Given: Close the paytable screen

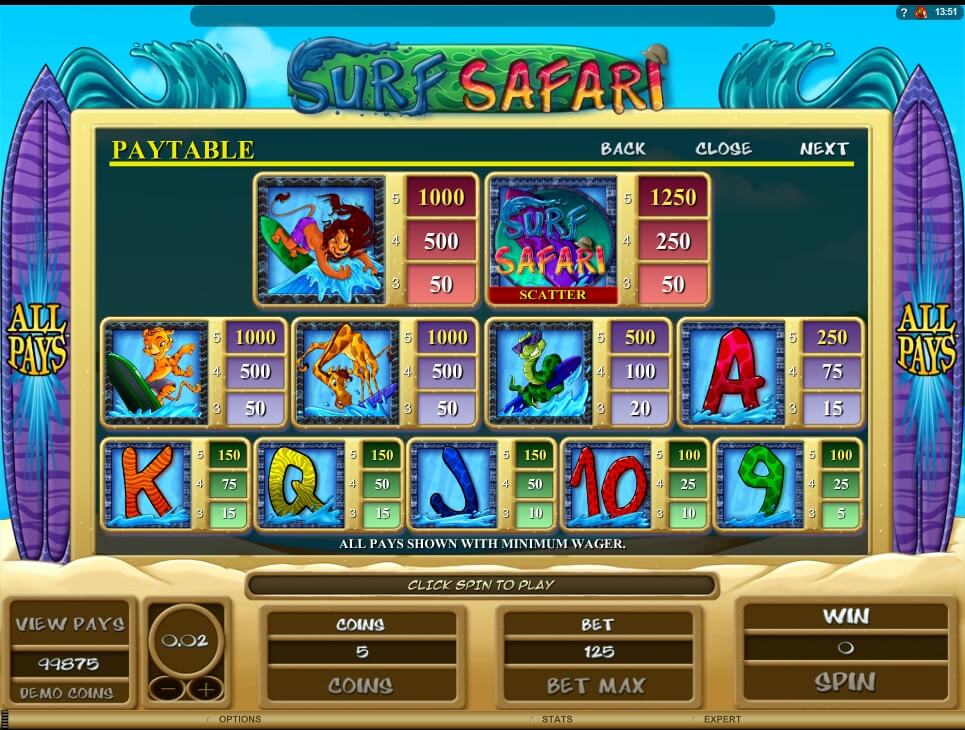Looking at the screenshot, I should [x=723, y=149].
